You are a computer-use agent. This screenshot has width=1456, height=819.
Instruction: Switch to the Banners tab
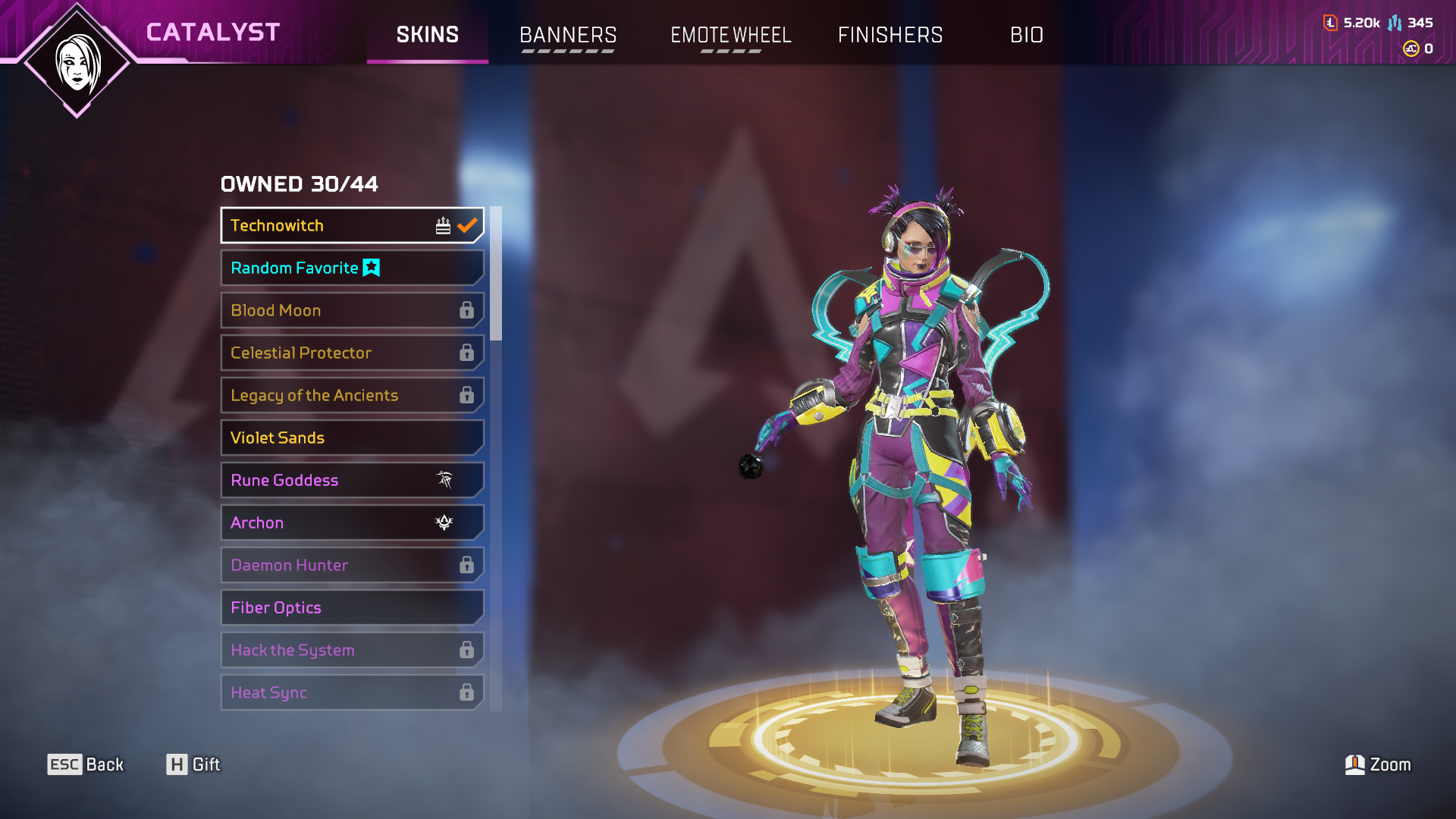pos(567,35)
